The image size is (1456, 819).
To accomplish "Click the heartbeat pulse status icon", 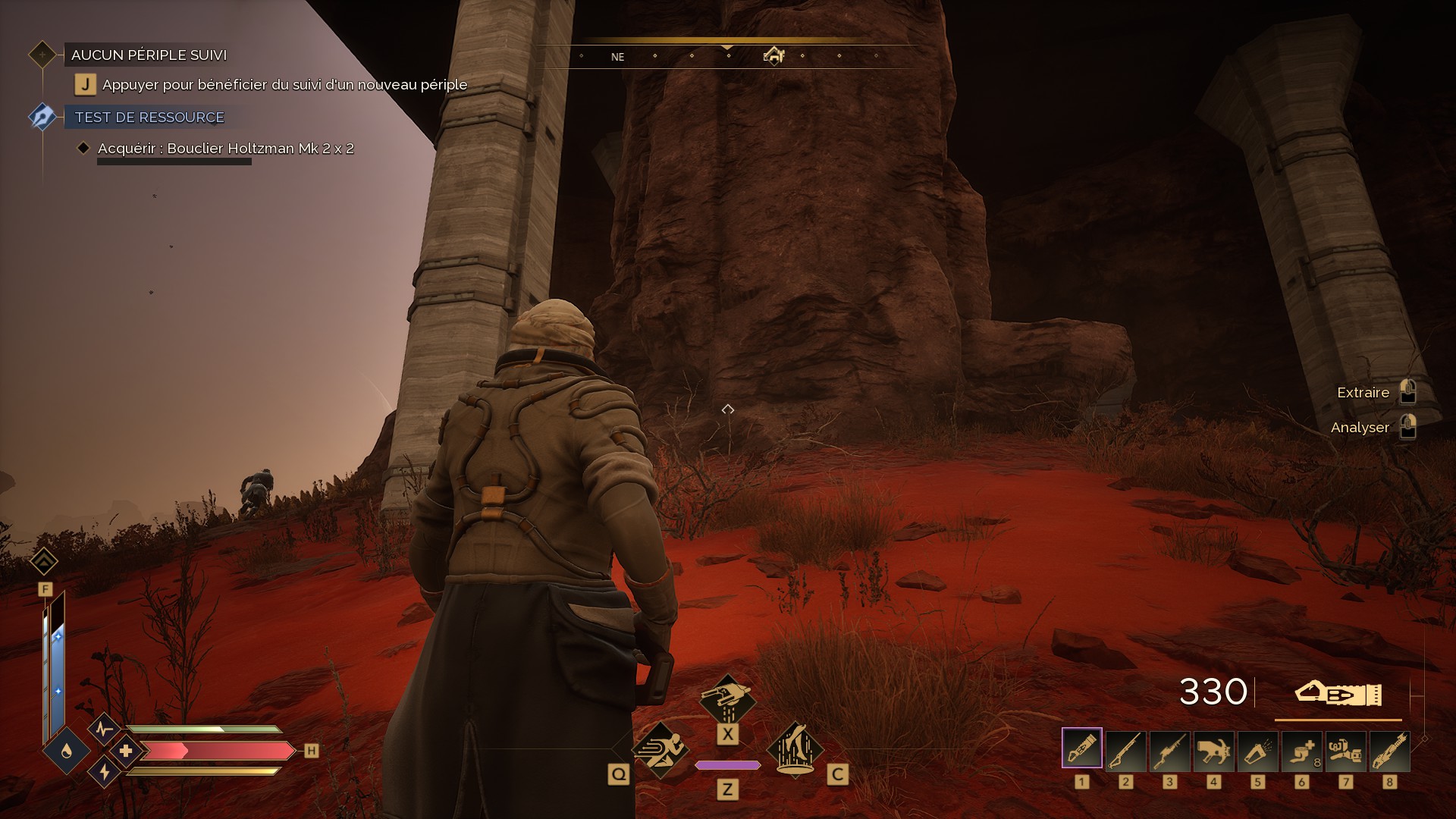I will 104,730.
